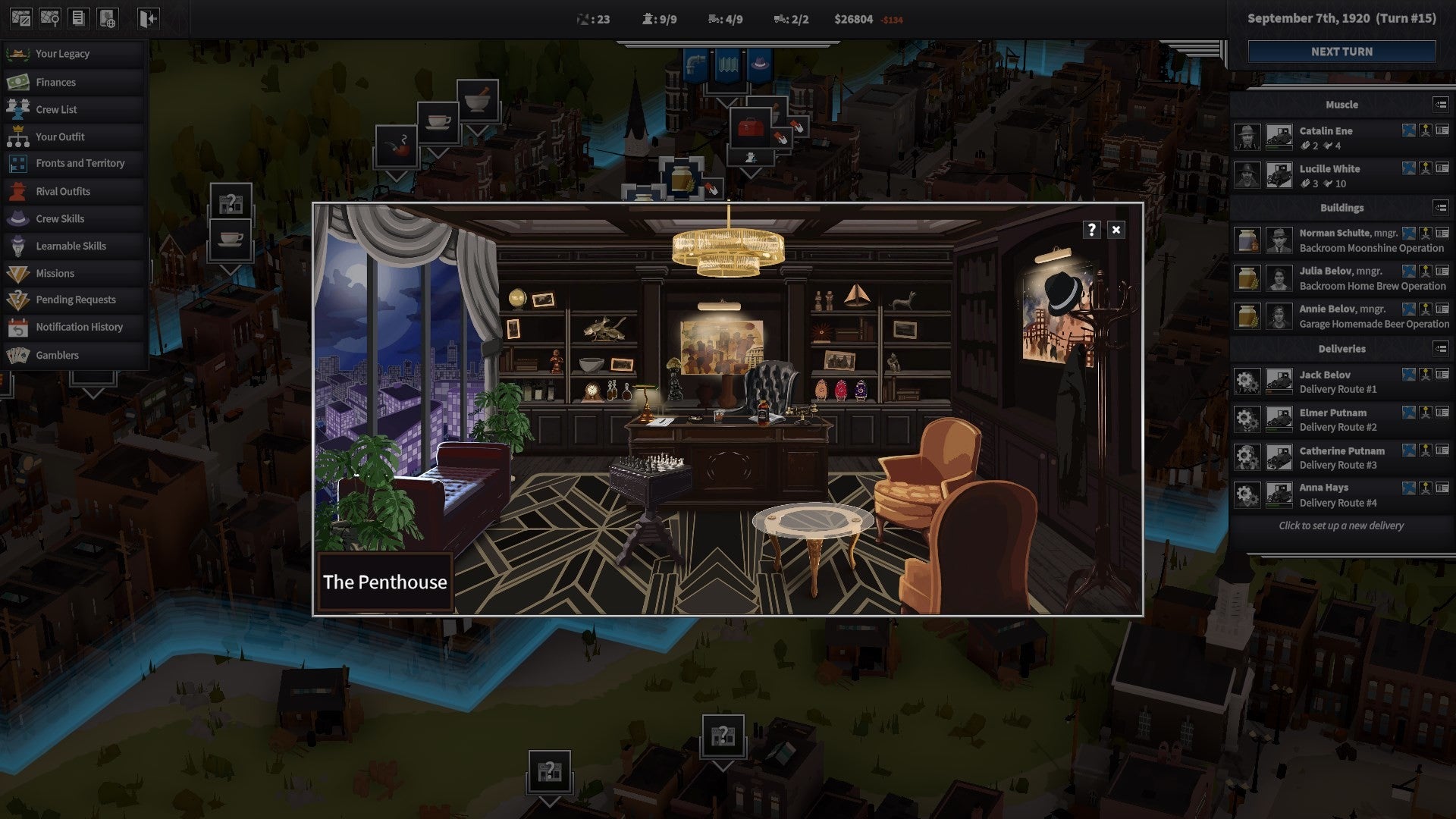The height and width of the screenshot is (819, 1456).
Task: Click Norman Schulte's moonshine jug icon
Action: point(1247,240)
